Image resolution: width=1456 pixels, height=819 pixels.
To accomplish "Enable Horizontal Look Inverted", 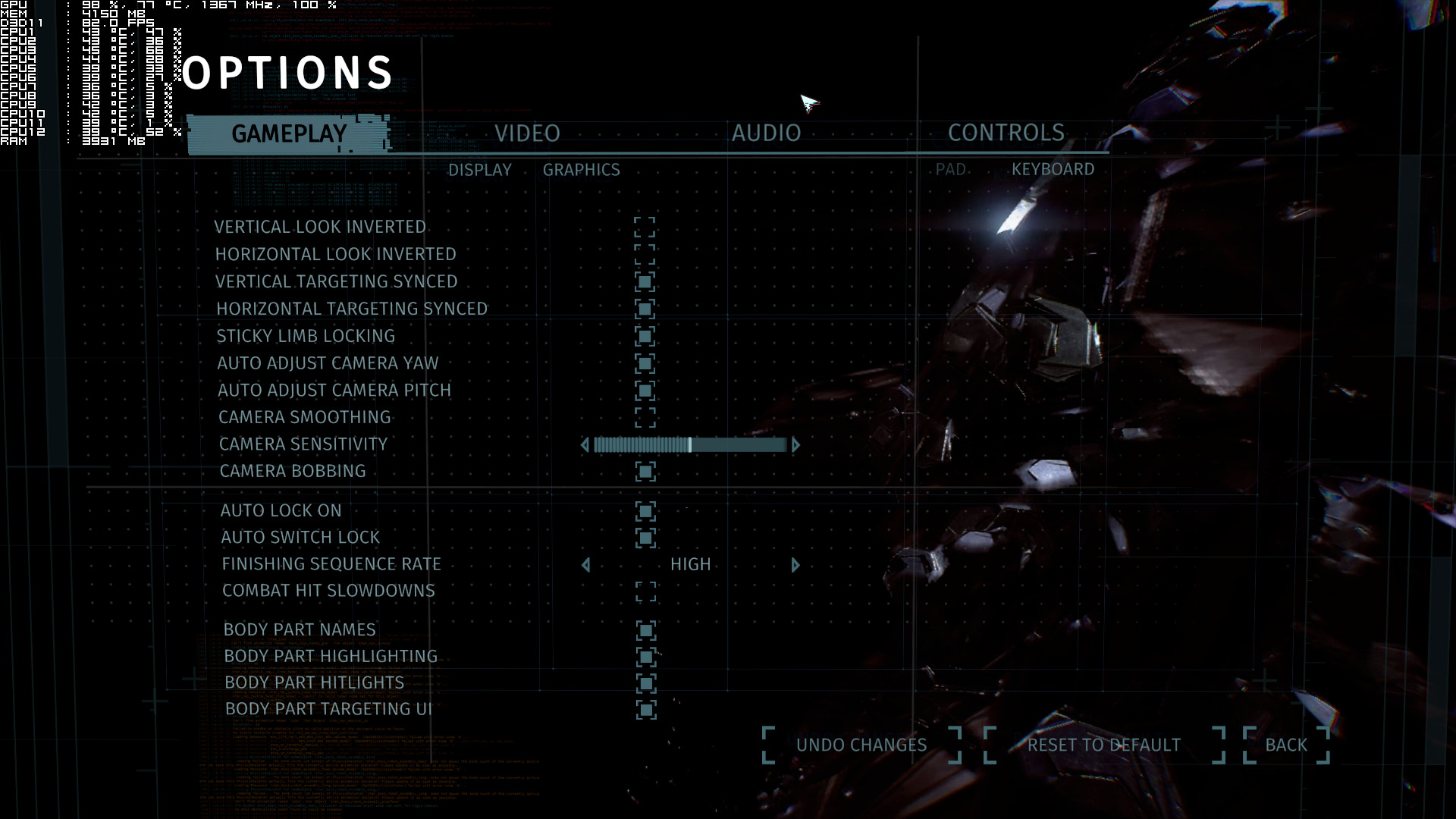I will point(645,254).
